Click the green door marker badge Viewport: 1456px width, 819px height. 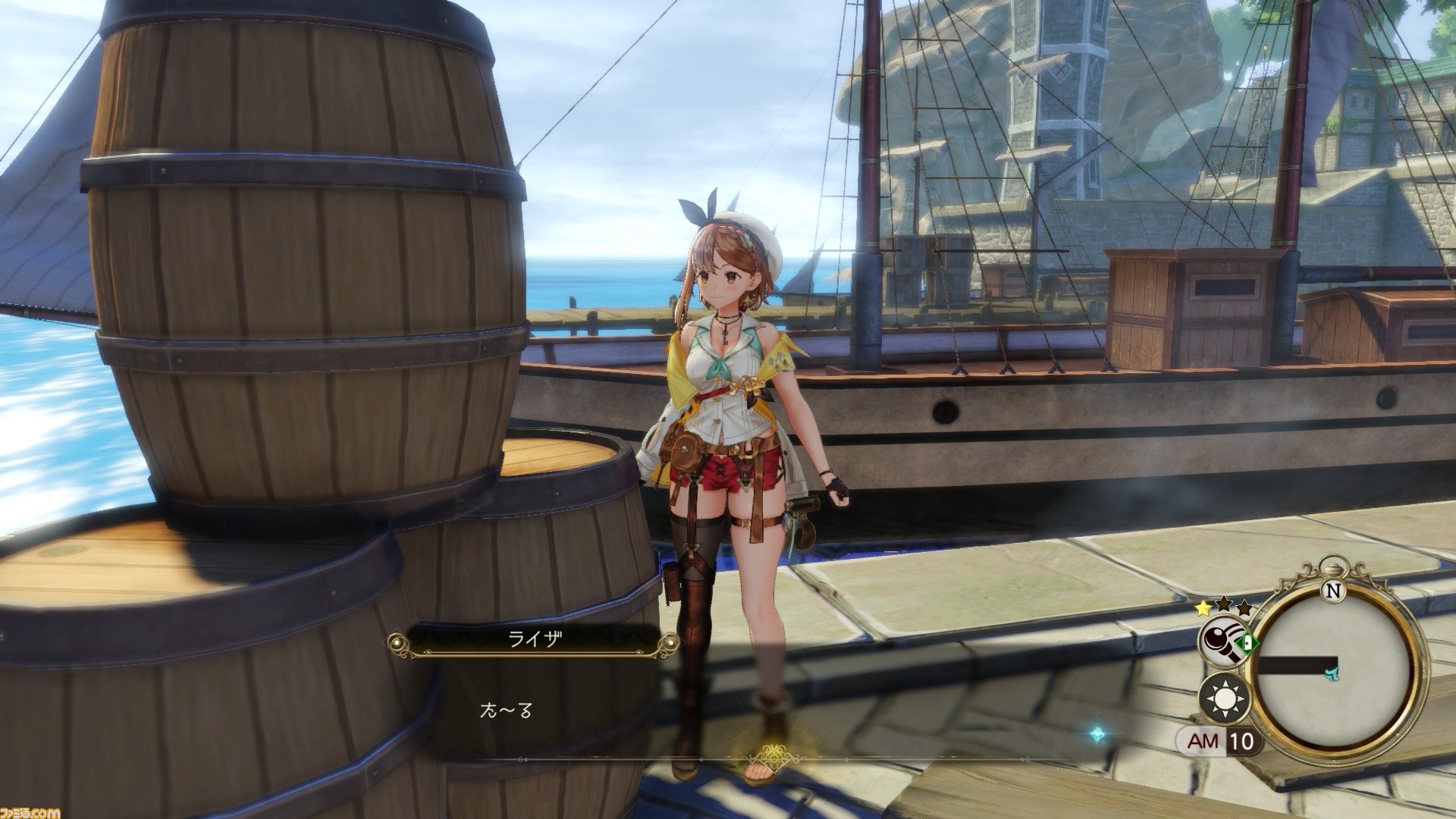1244,645
